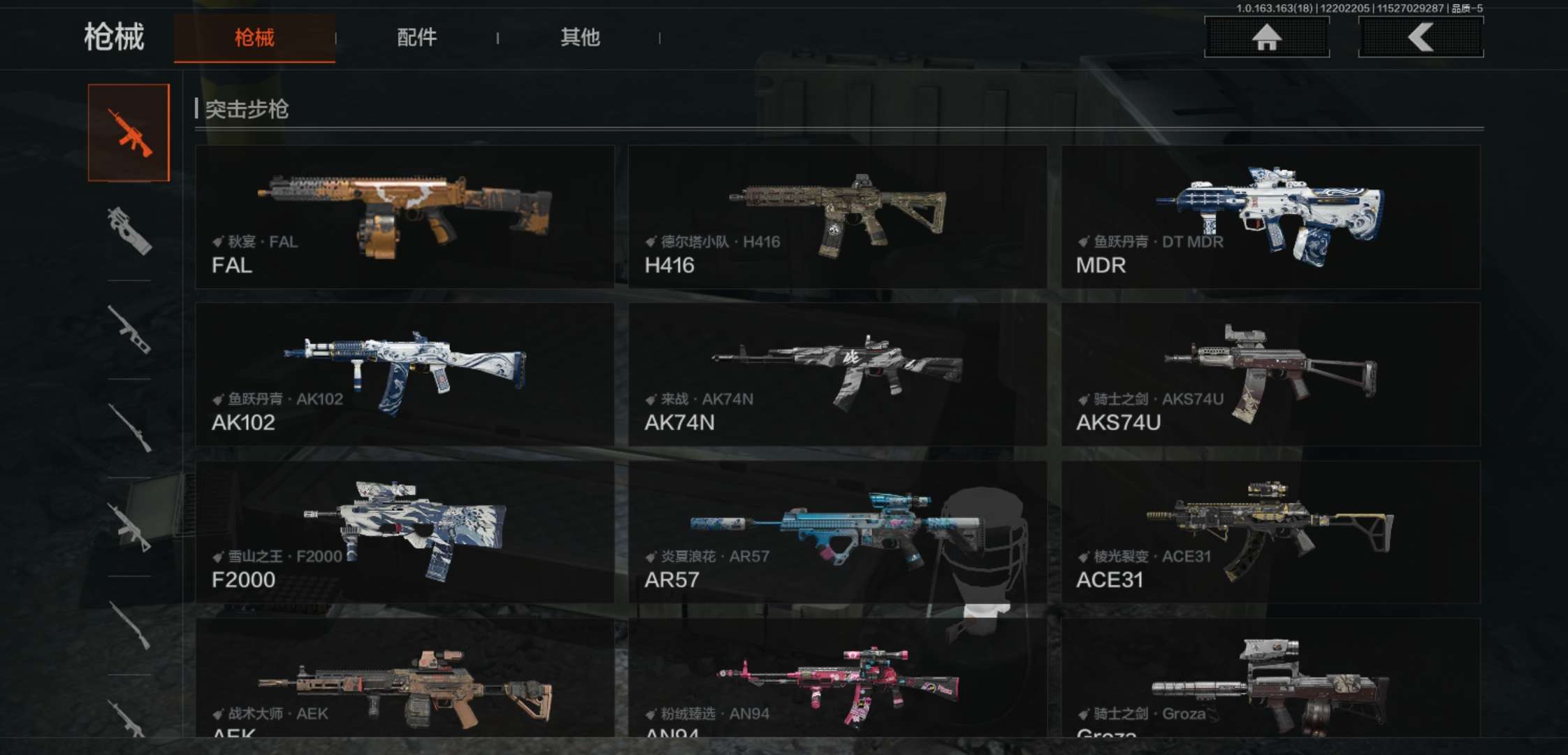
Task: Open the MDR weapon card
Action: 1270,217
